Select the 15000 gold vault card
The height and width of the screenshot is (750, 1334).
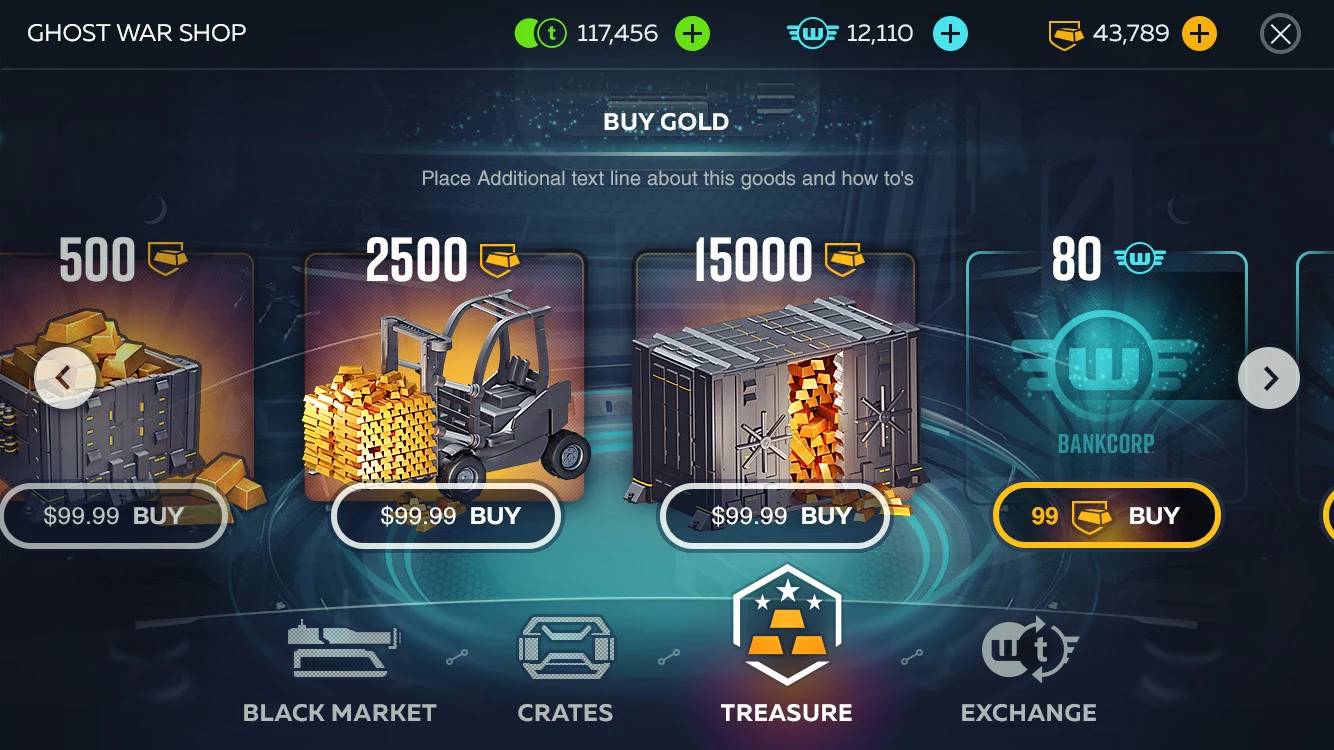775,380
